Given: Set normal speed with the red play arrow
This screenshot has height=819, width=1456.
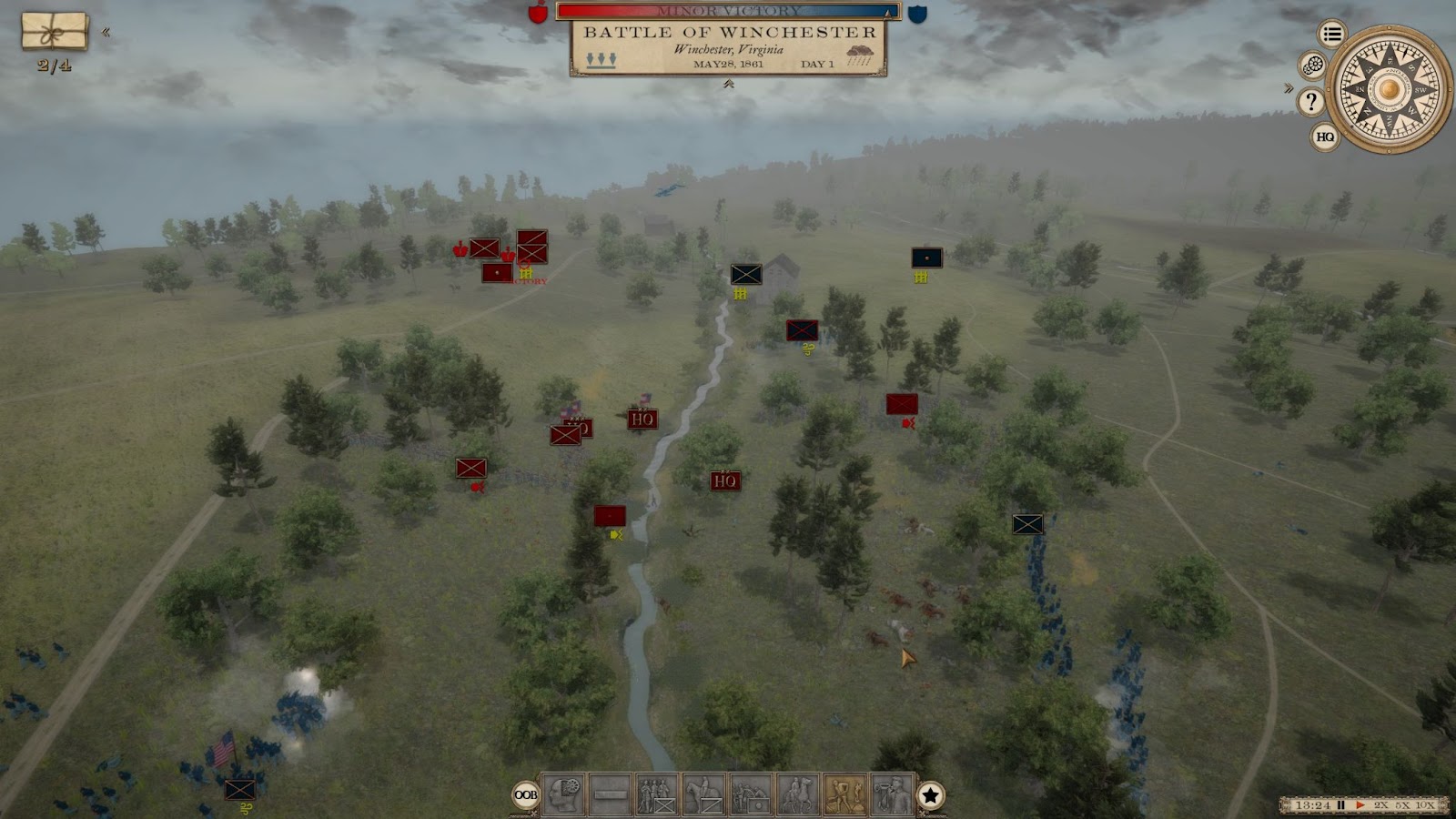Looking at the screenshot, I should coord(1360,805).
